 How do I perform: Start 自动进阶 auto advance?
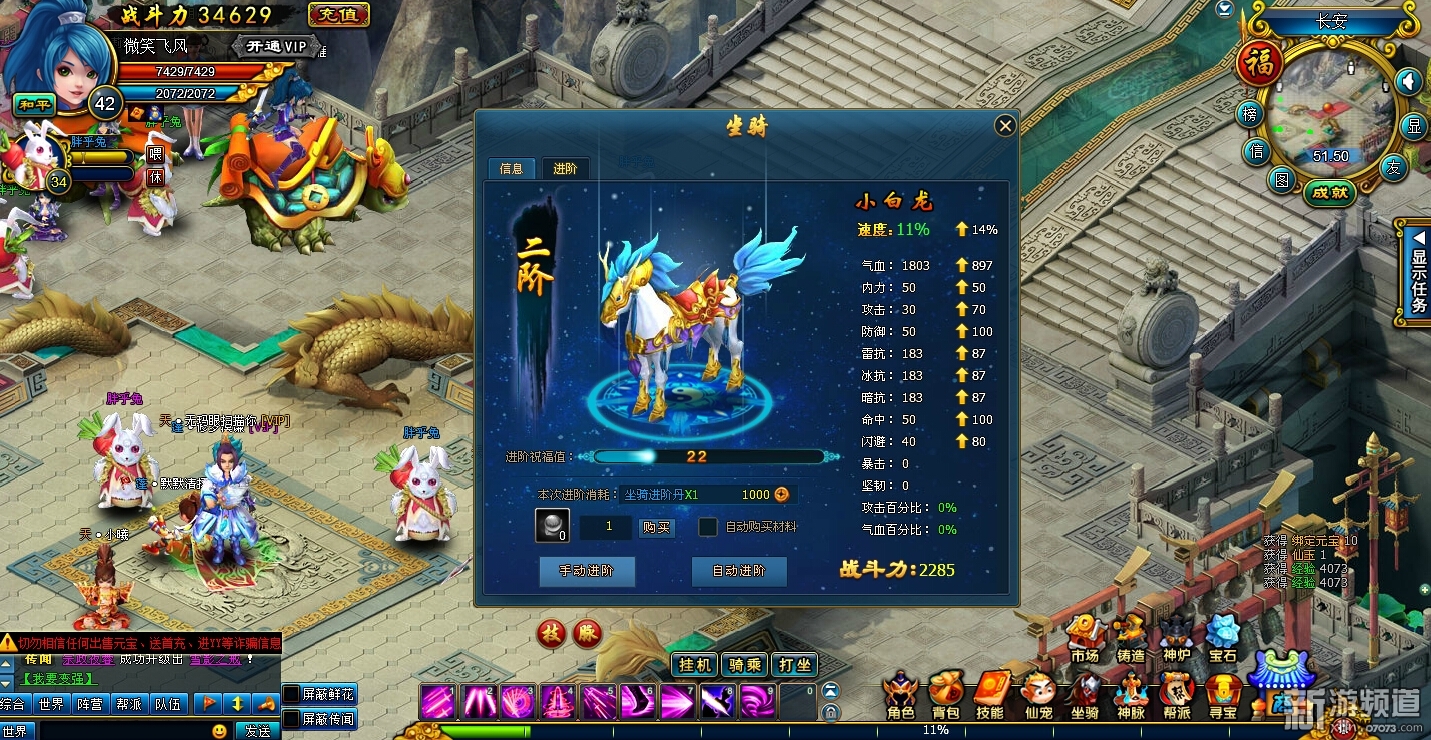point(738,571)
